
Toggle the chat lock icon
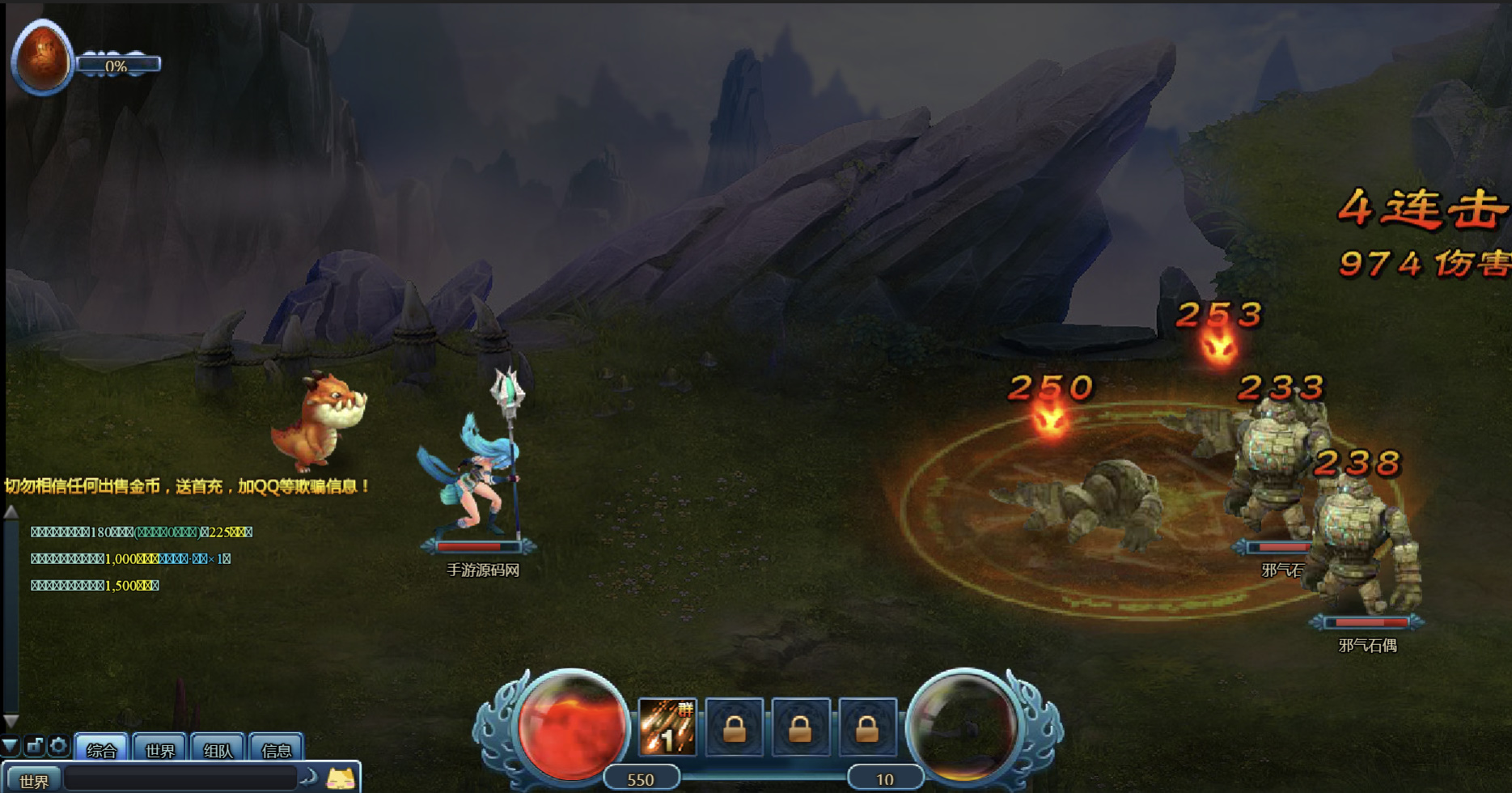34,745
